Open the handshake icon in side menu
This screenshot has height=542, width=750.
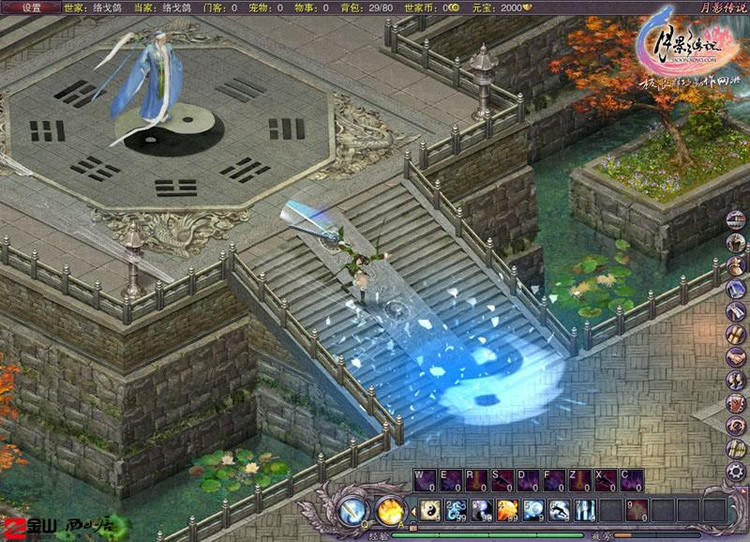coord(736,357)
